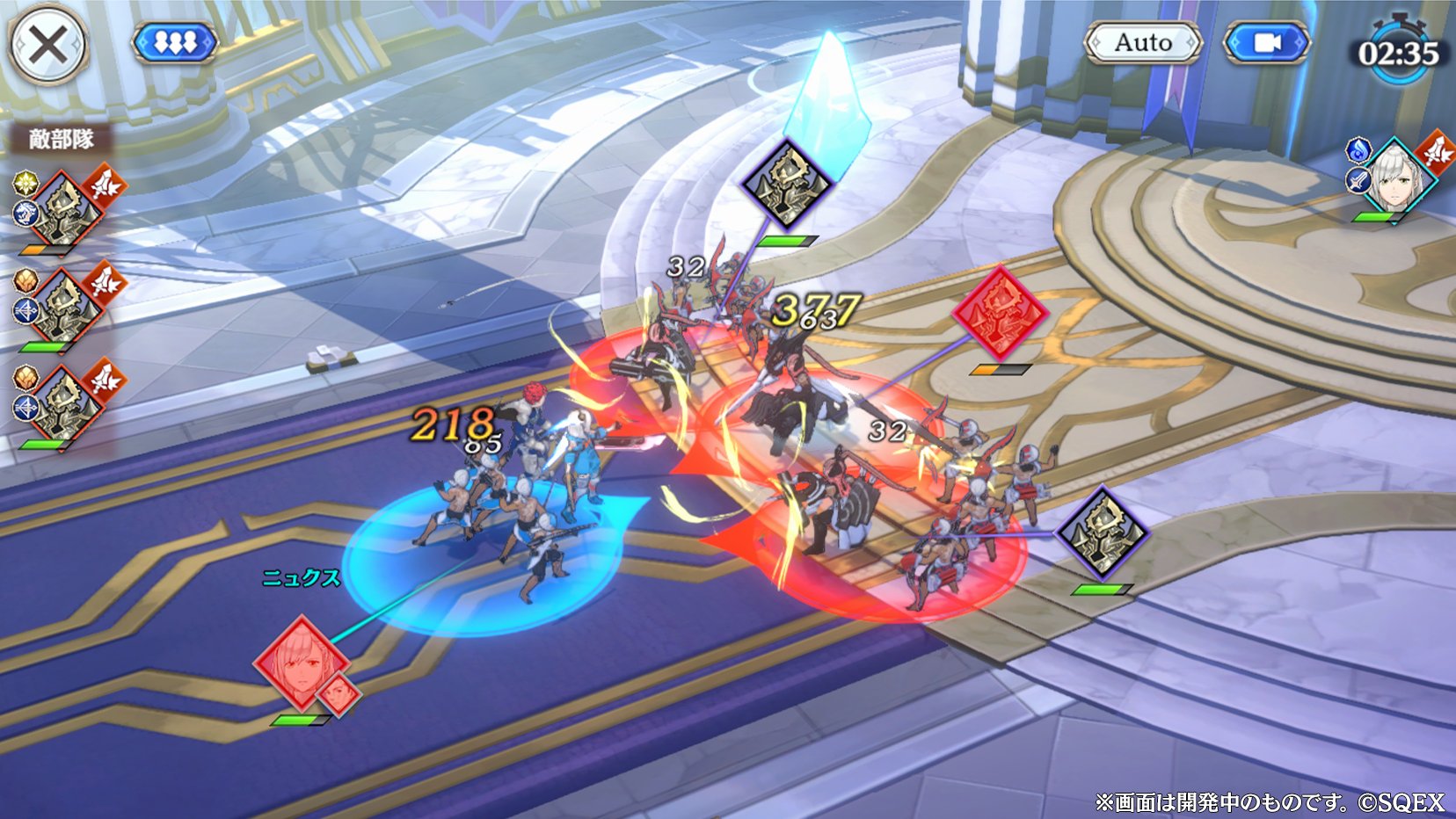Toggle the camera recording mode button

click(x=1264, y=41)
